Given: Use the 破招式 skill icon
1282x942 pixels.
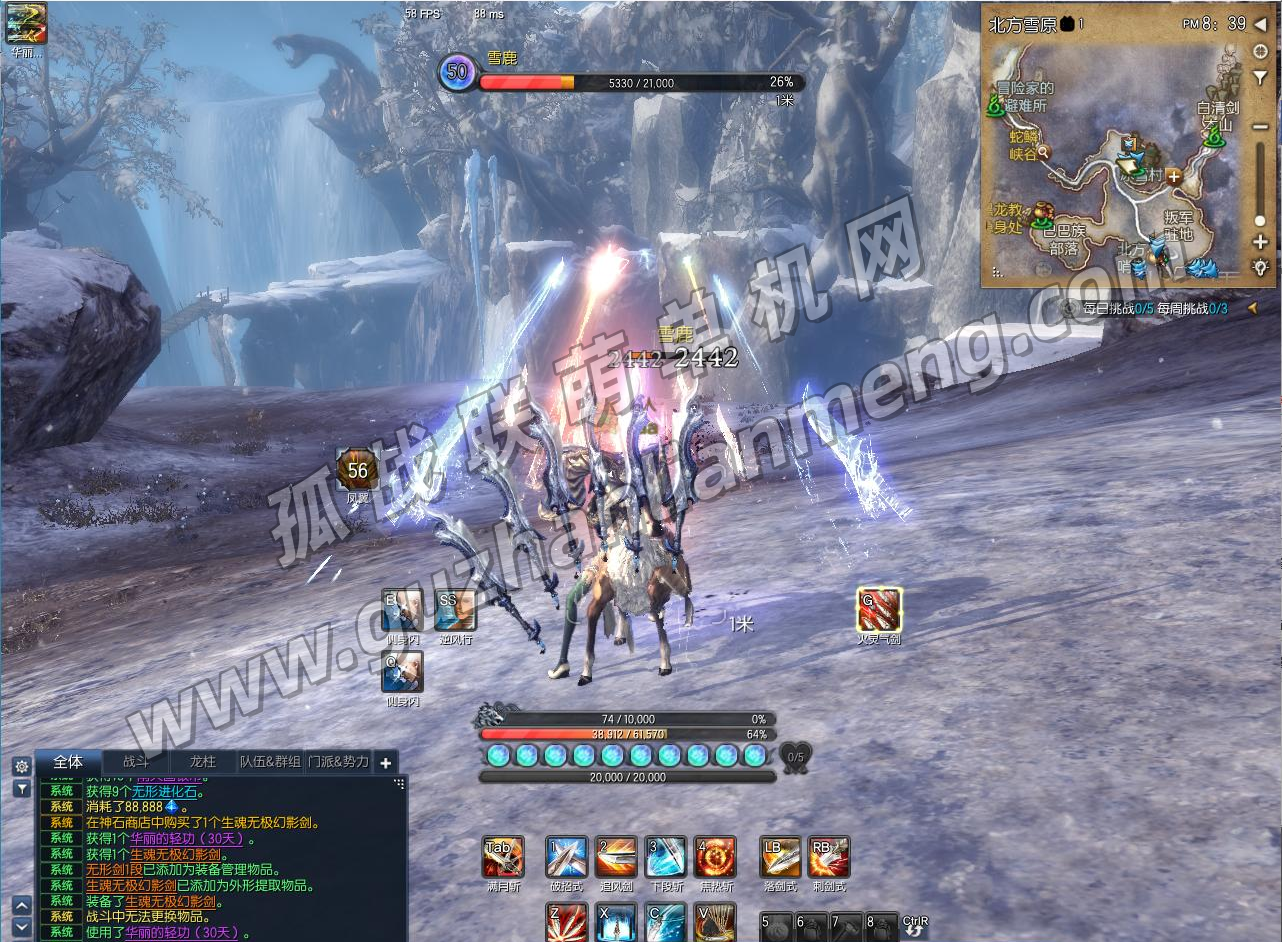Looking at the screenshot, I should pos(566,857).
